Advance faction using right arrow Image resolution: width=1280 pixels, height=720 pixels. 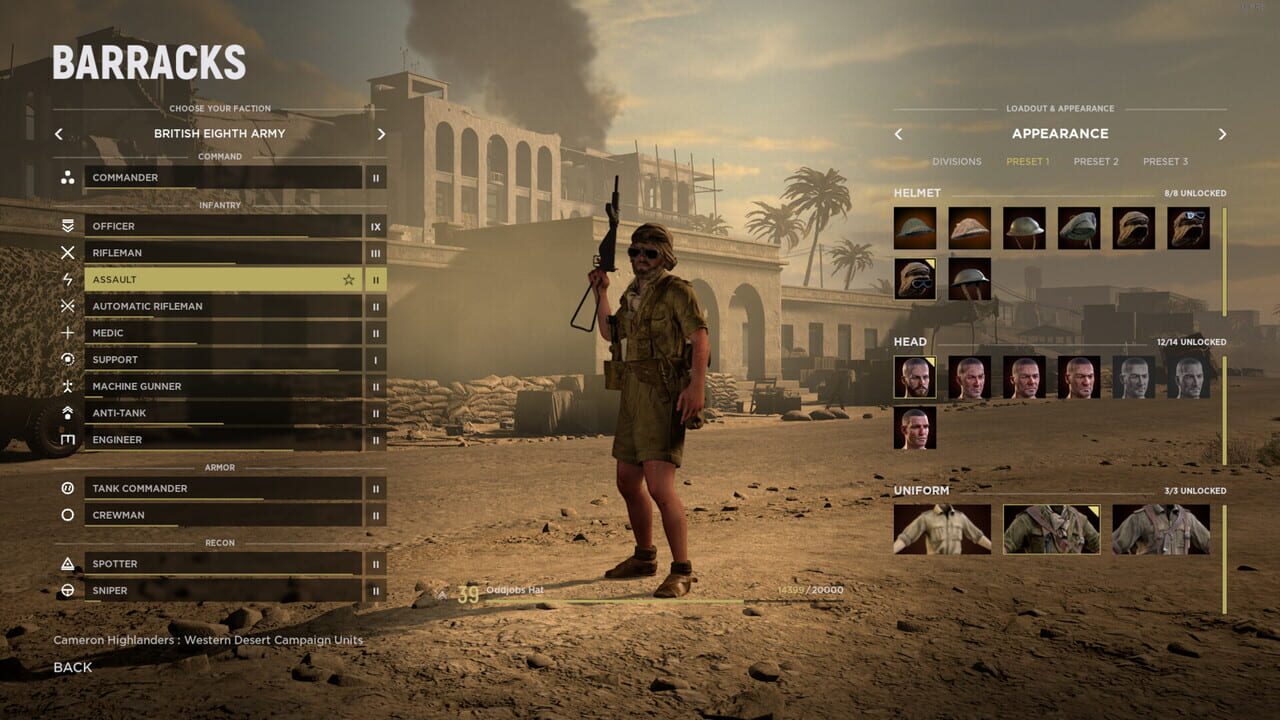(380, 133)
